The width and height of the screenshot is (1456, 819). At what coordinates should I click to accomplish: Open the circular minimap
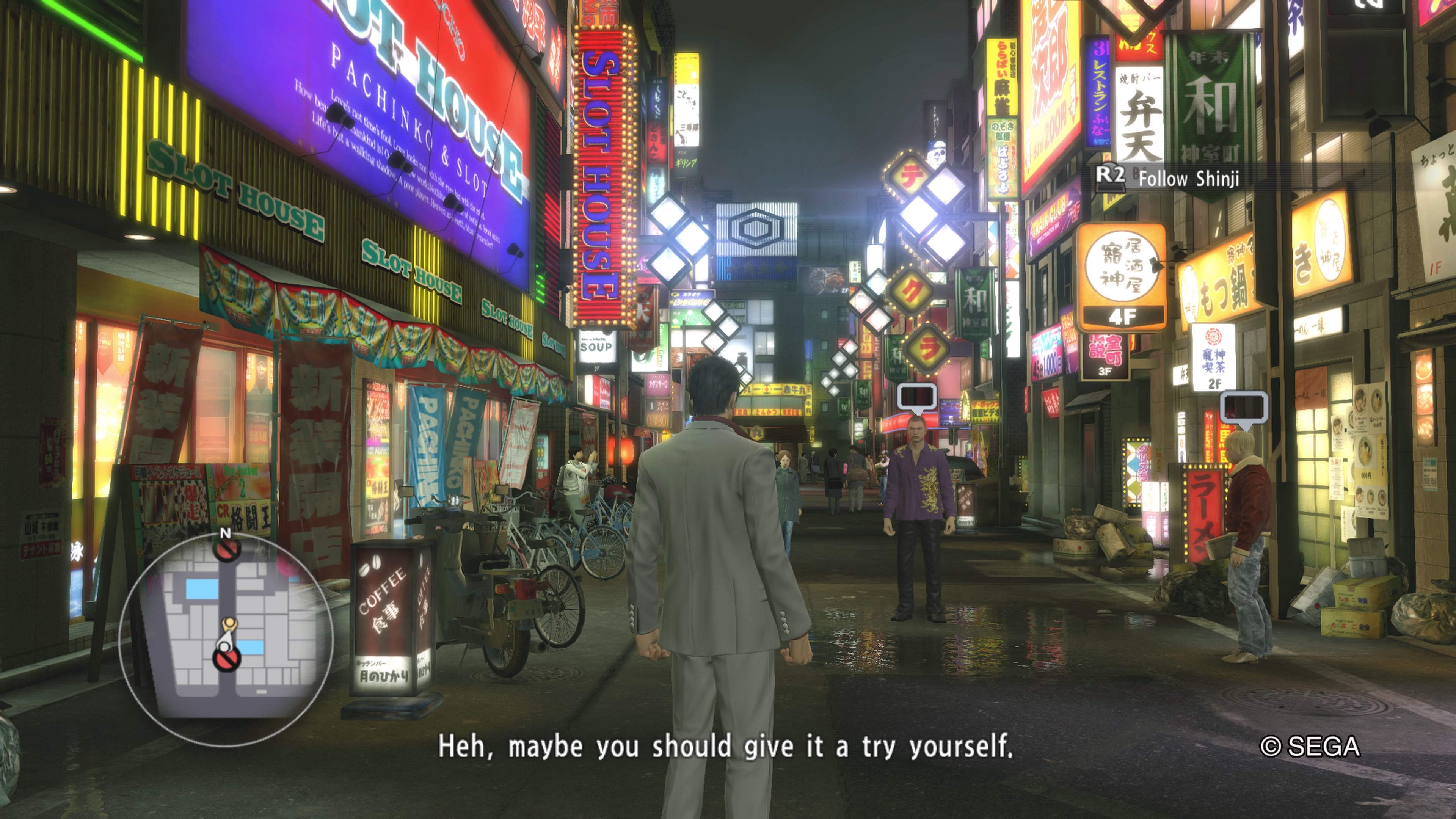pos(226,639)
